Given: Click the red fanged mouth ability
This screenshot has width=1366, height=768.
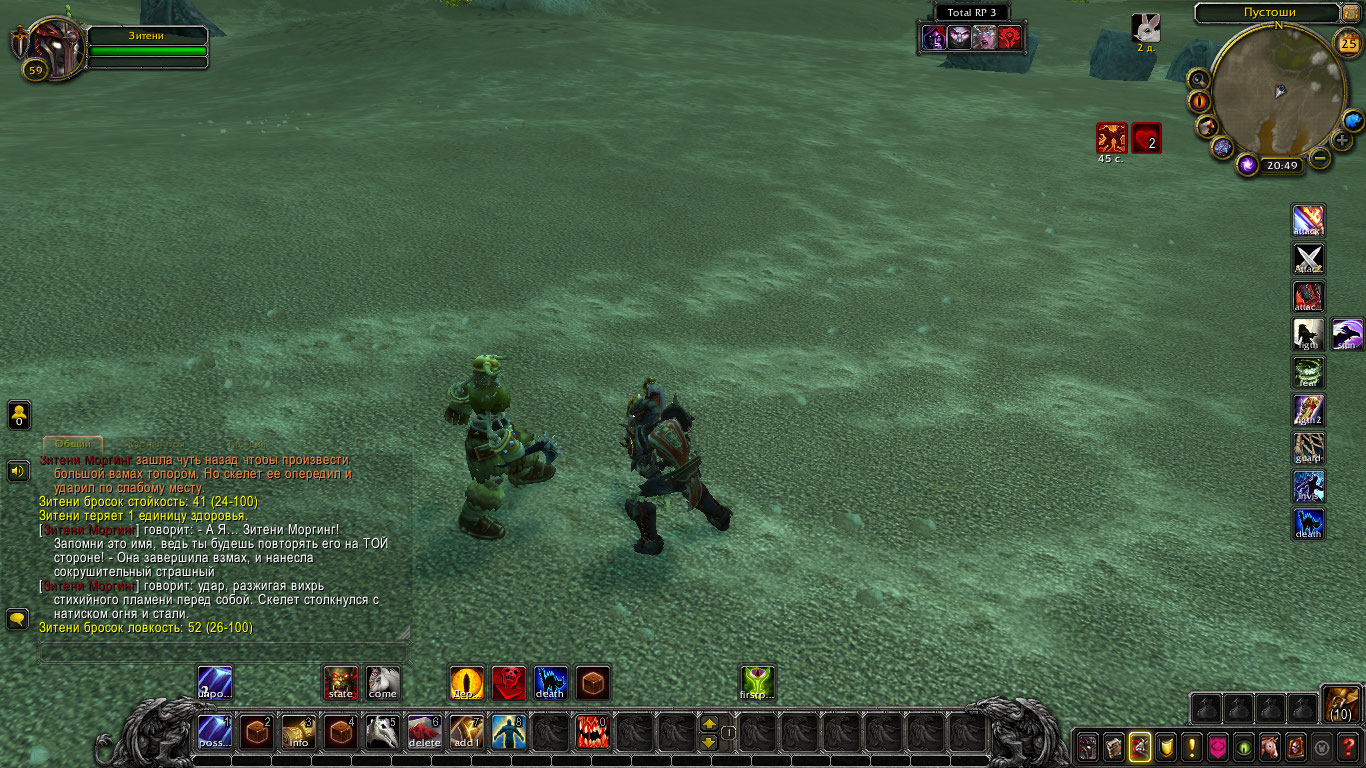Looking at the screenshot, I should 592,733.
